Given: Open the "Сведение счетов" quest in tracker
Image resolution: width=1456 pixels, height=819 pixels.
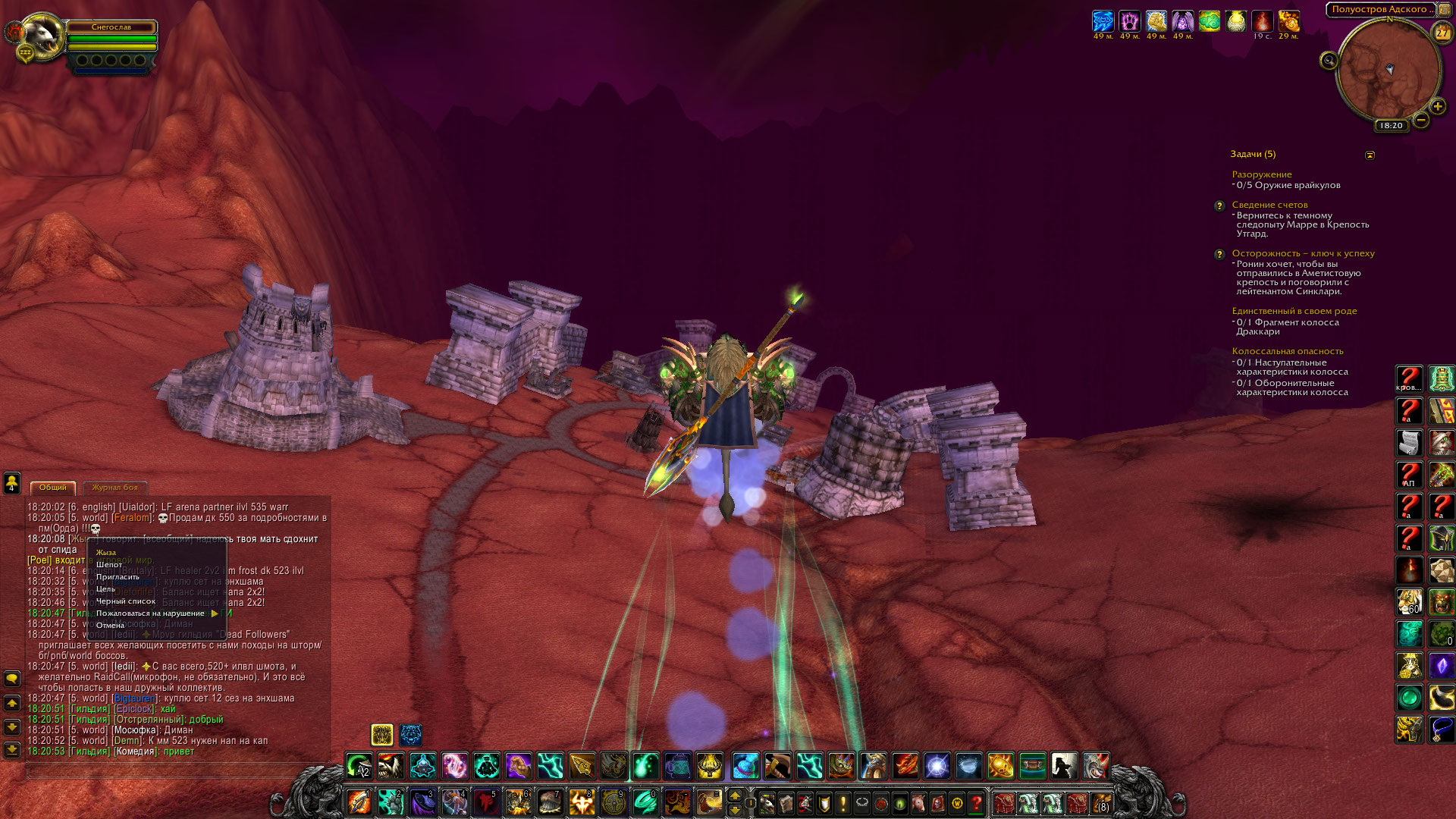Looking at the screenshot, I should coord(1269,205).
